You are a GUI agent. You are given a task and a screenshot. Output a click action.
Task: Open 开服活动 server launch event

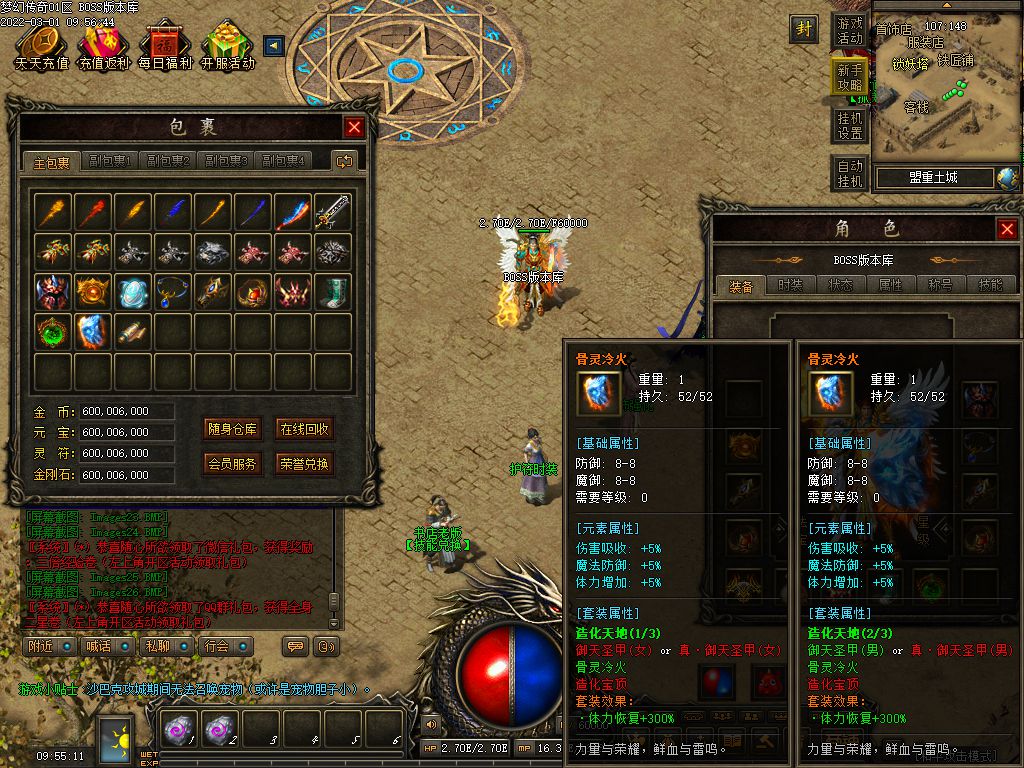point(227,48)
